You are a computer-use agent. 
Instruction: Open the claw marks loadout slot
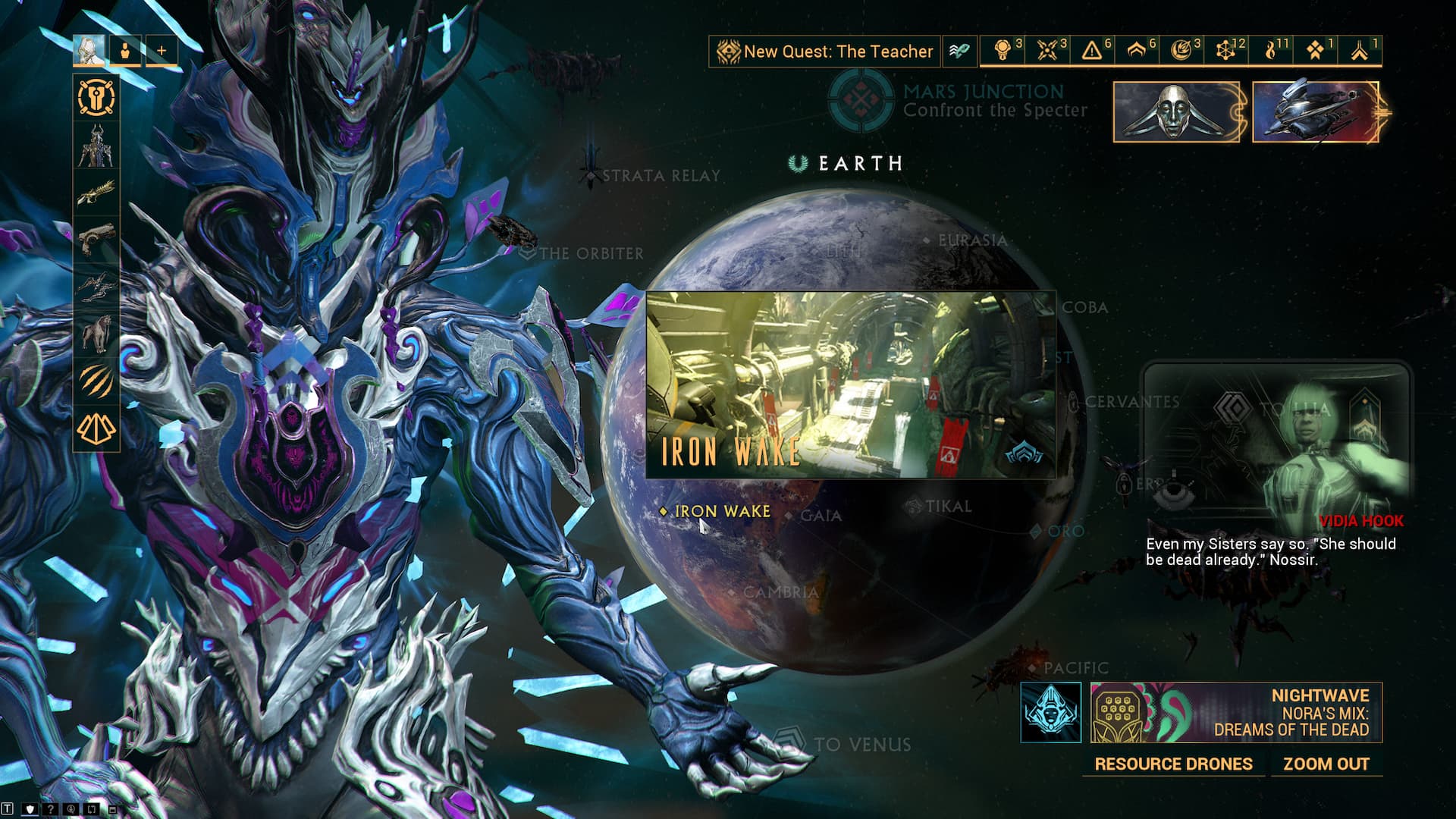[x=96, y=381]
